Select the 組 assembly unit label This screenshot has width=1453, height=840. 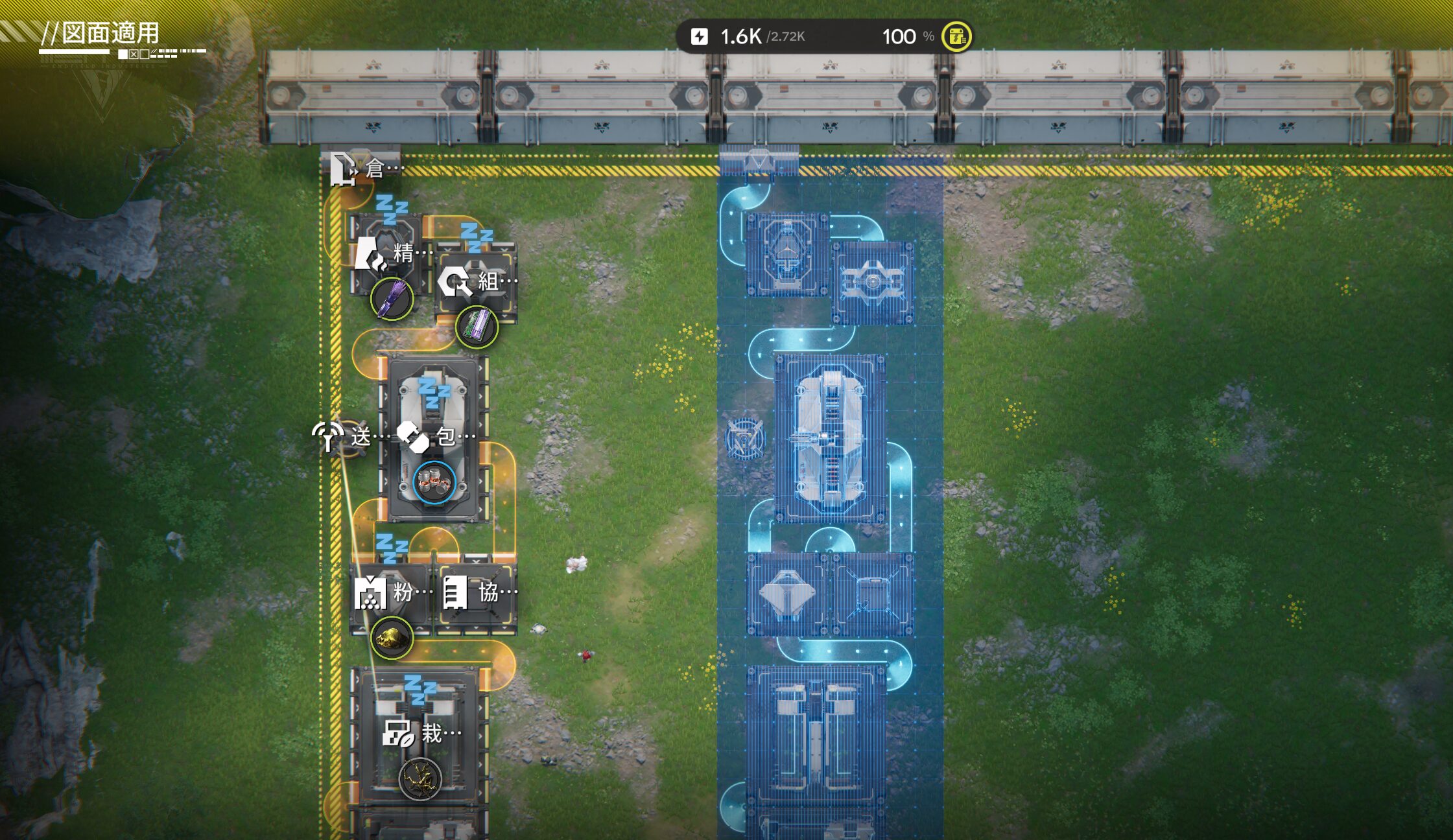point(478,281)
